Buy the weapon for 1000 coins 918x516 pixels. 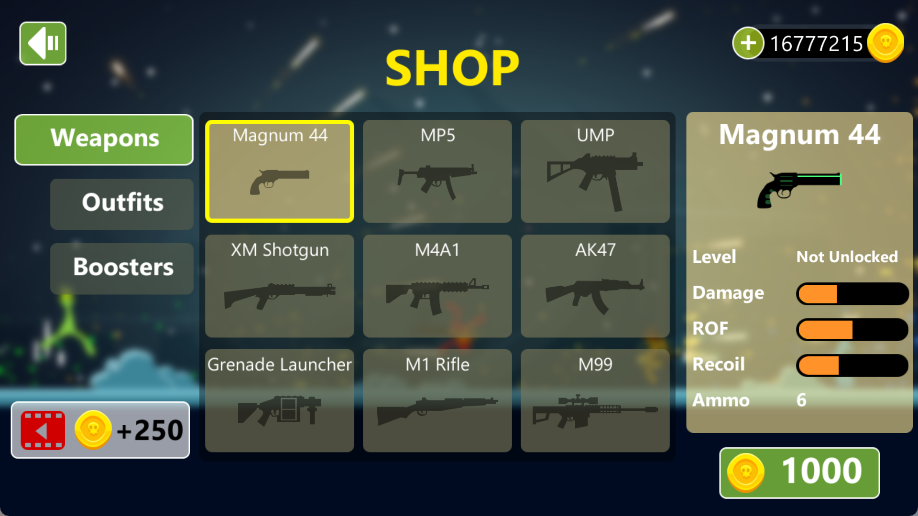click(799, 472)
